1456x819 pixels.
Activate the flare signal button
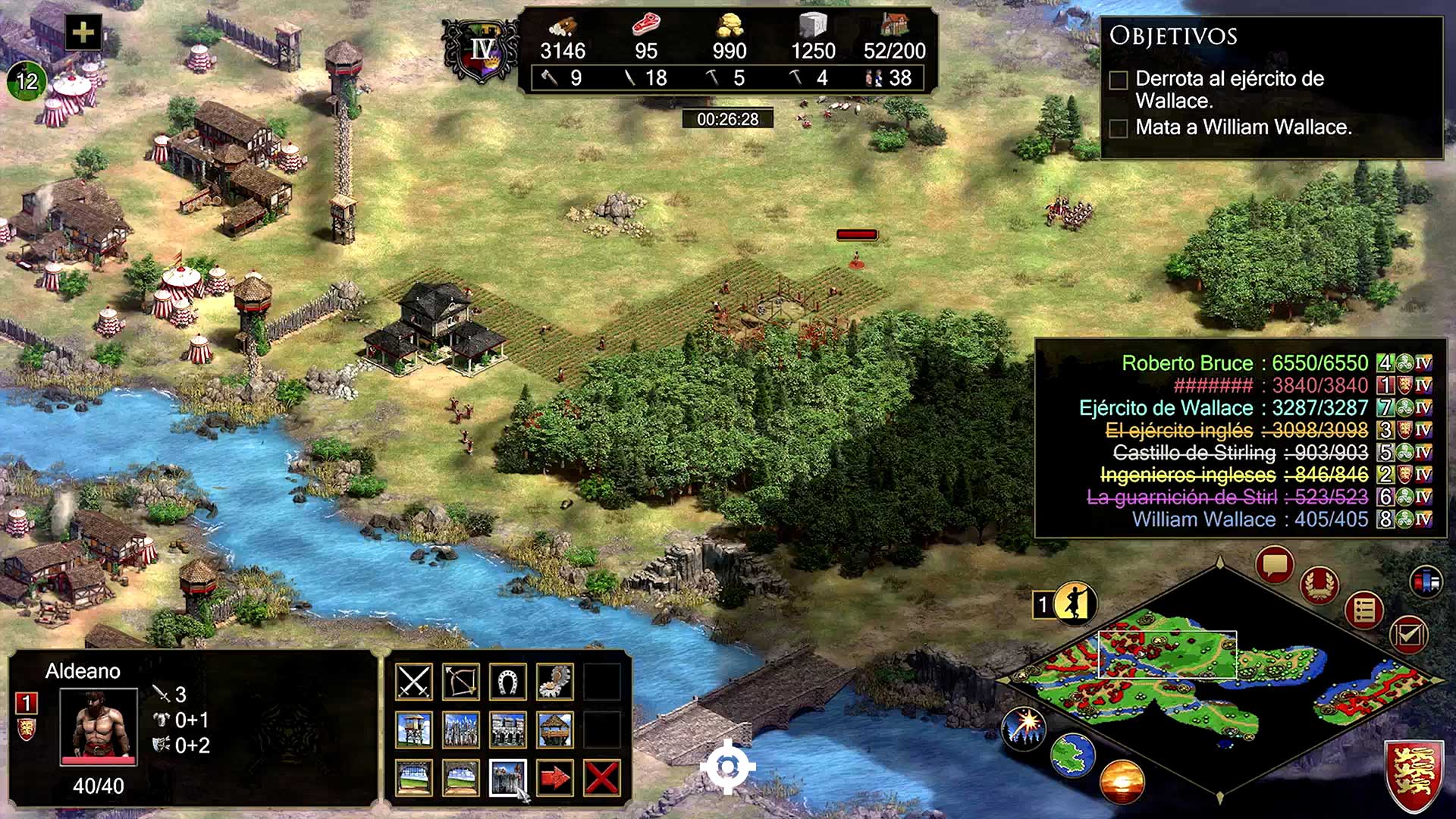coord(1024,727)
